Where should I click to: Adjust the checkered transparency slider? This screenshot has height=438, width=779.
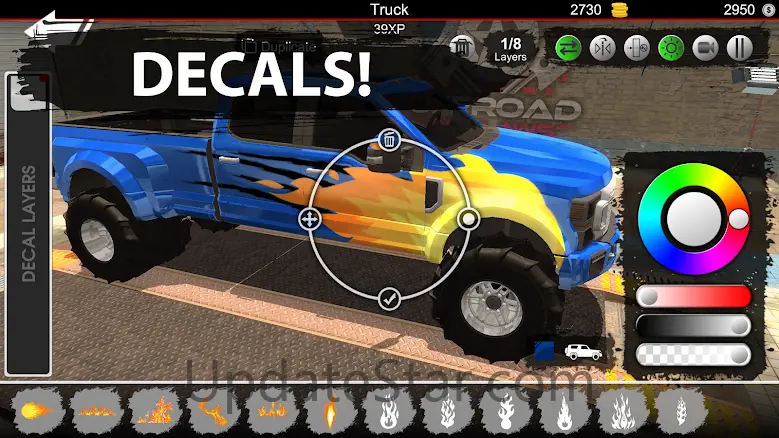[x=694, y=355]
